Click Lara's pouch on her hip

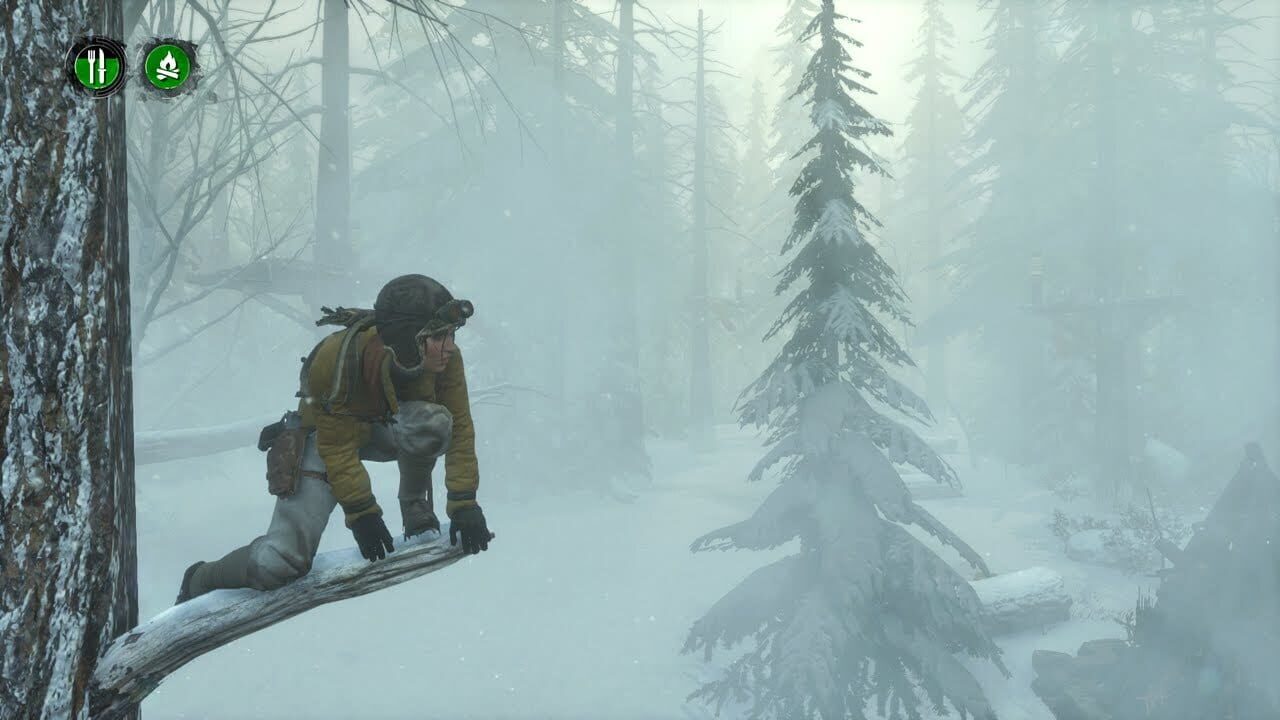pos(283,460)
